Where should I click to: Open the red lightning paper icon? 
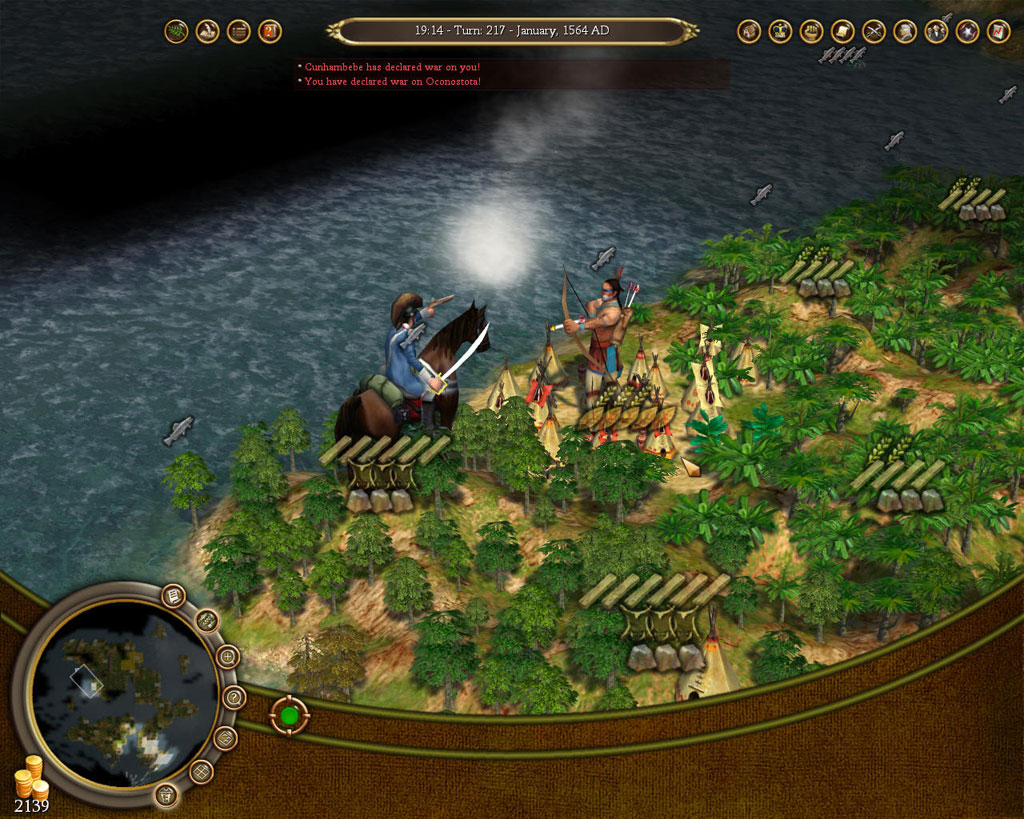coord(998,31)
